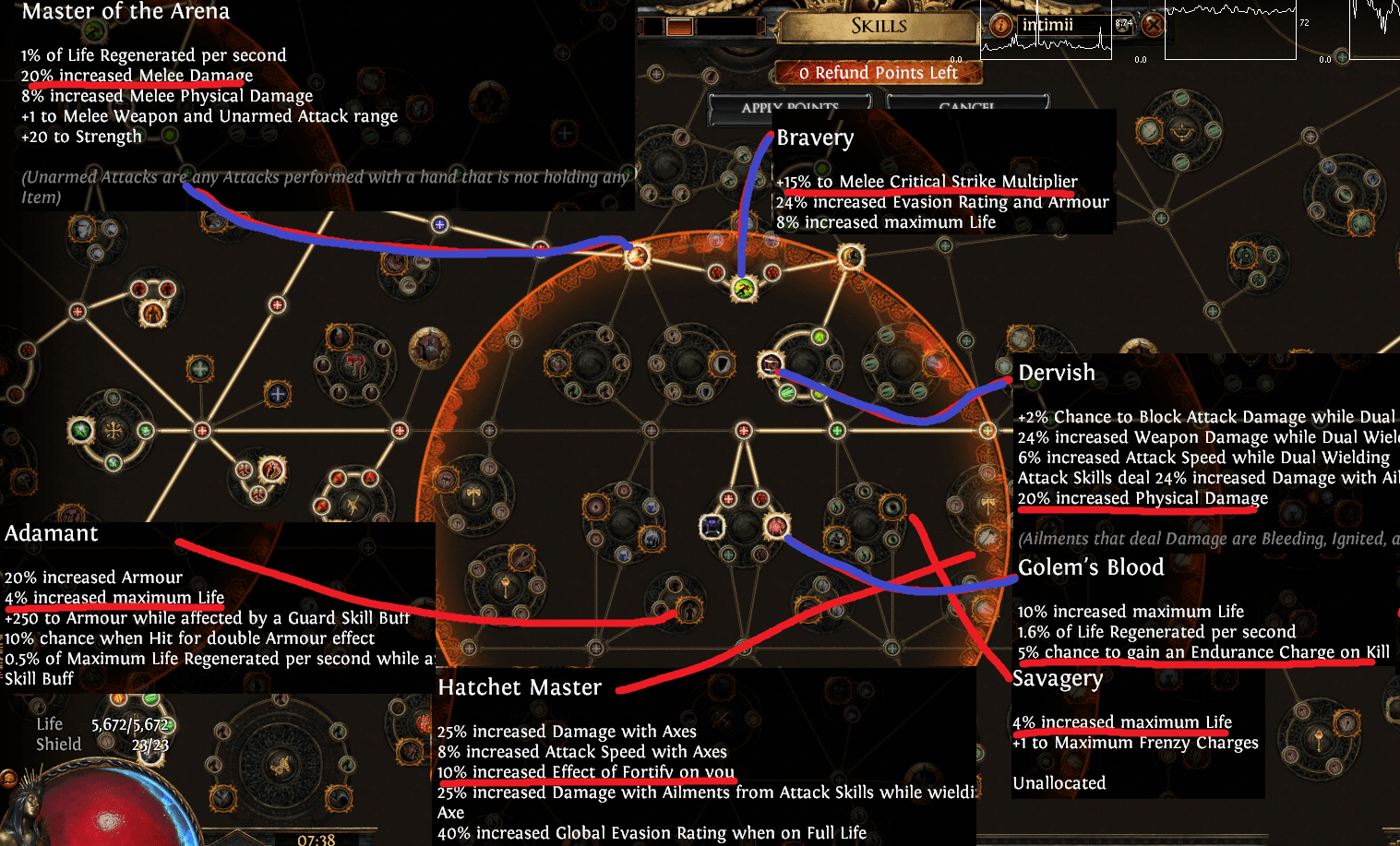
Task: Click the small red life node below Dervish
Action: 744,431
